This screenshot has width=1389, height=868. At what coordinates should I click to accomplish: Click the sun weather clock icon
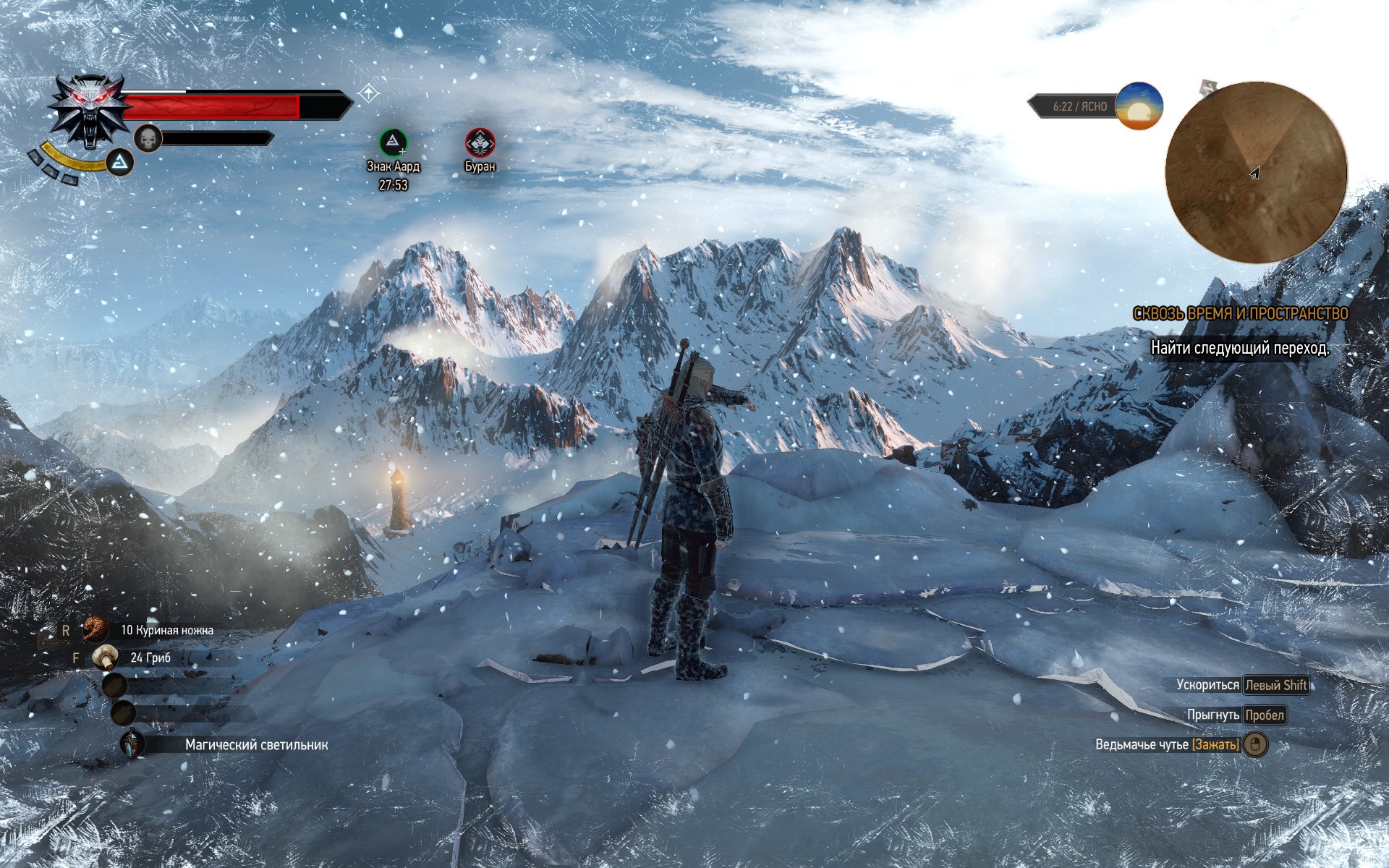click(1139, 106)
